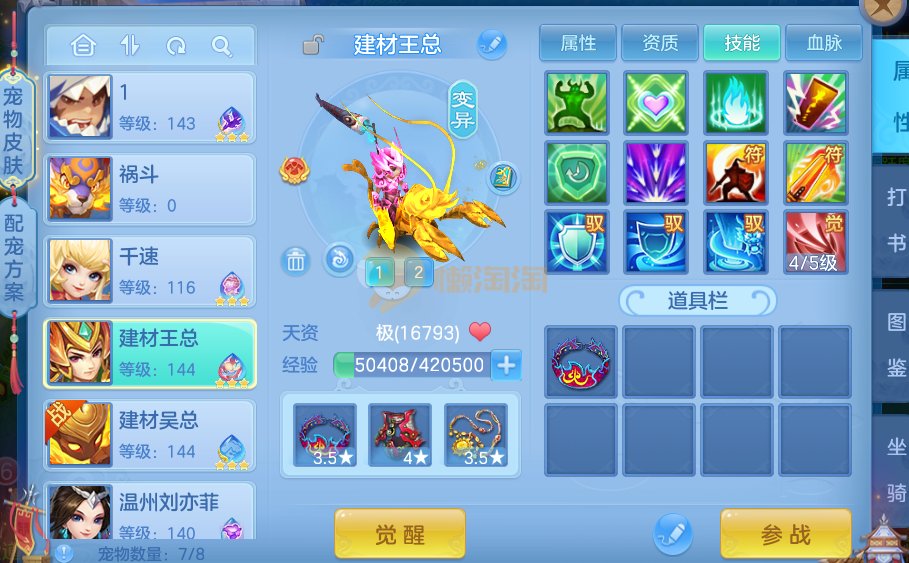This screenshot has width=909, height=563.
Task: Select pet 建材吴总 in the list
Action: (150, 435)
